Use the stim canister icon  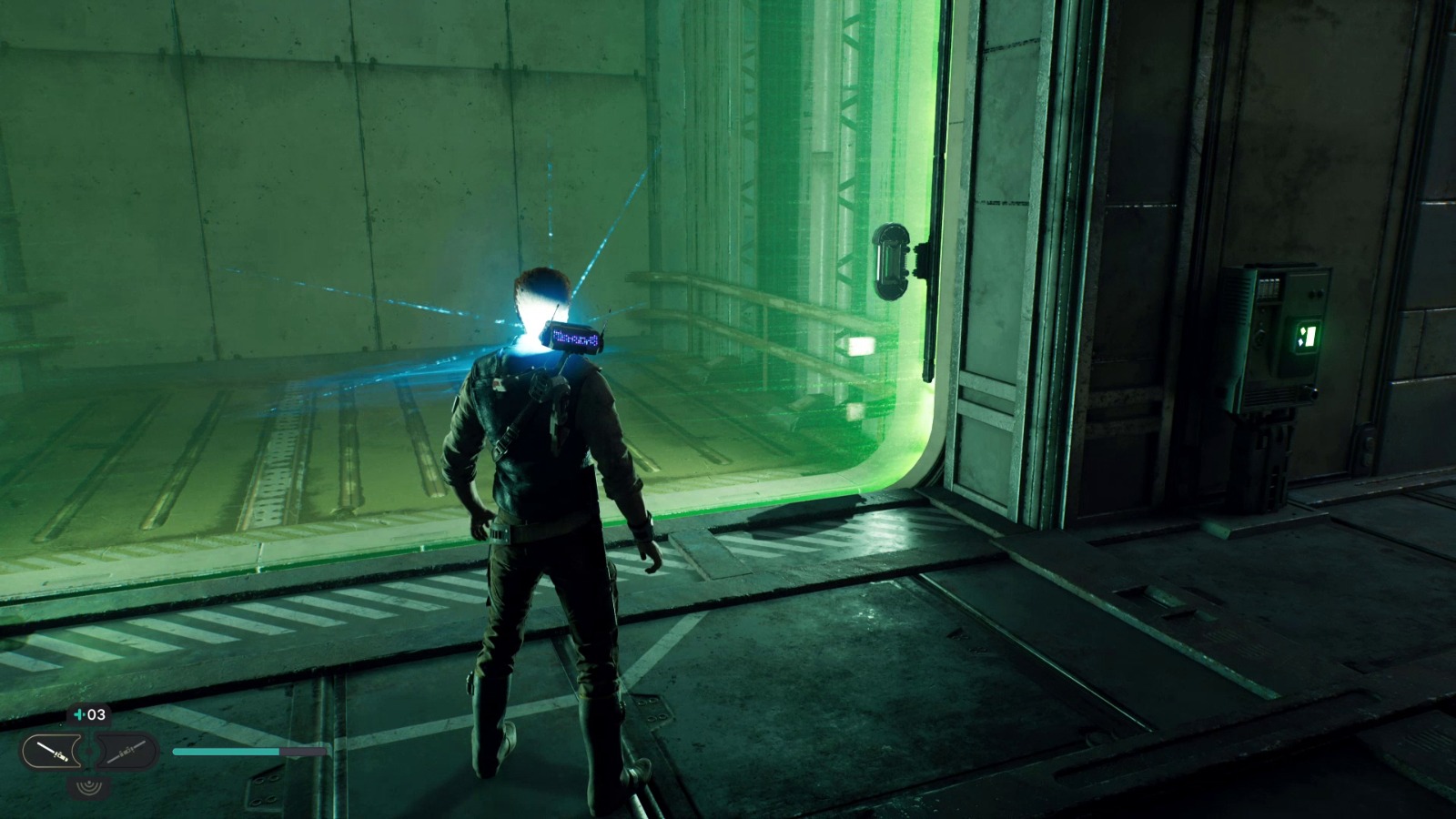79,714
